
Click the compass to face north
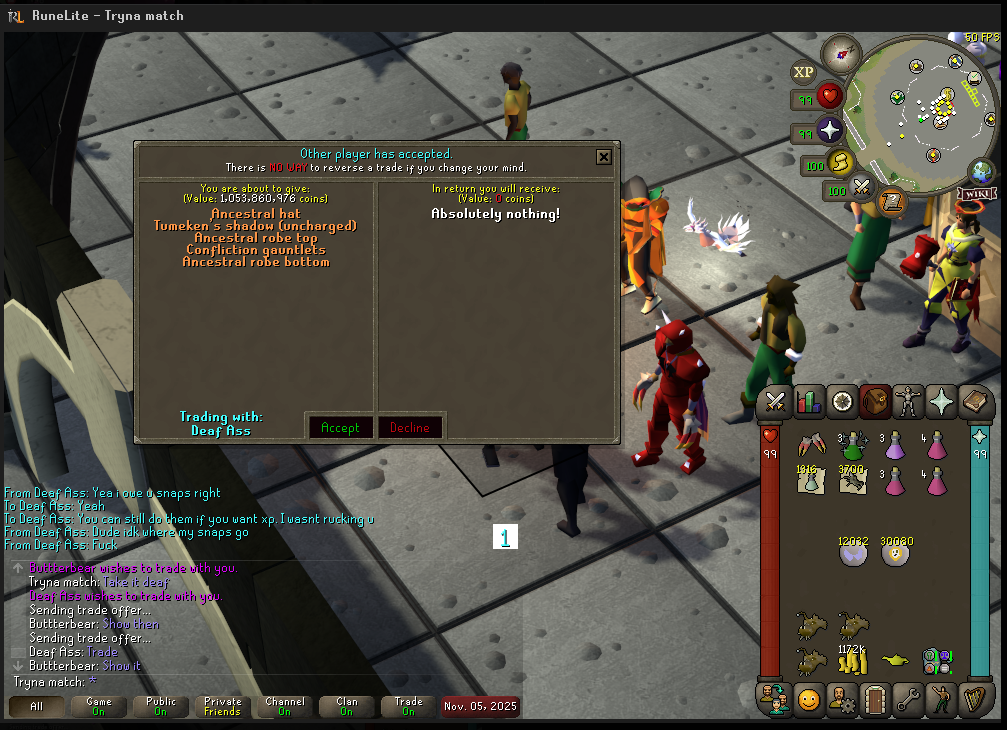(841, 53)
